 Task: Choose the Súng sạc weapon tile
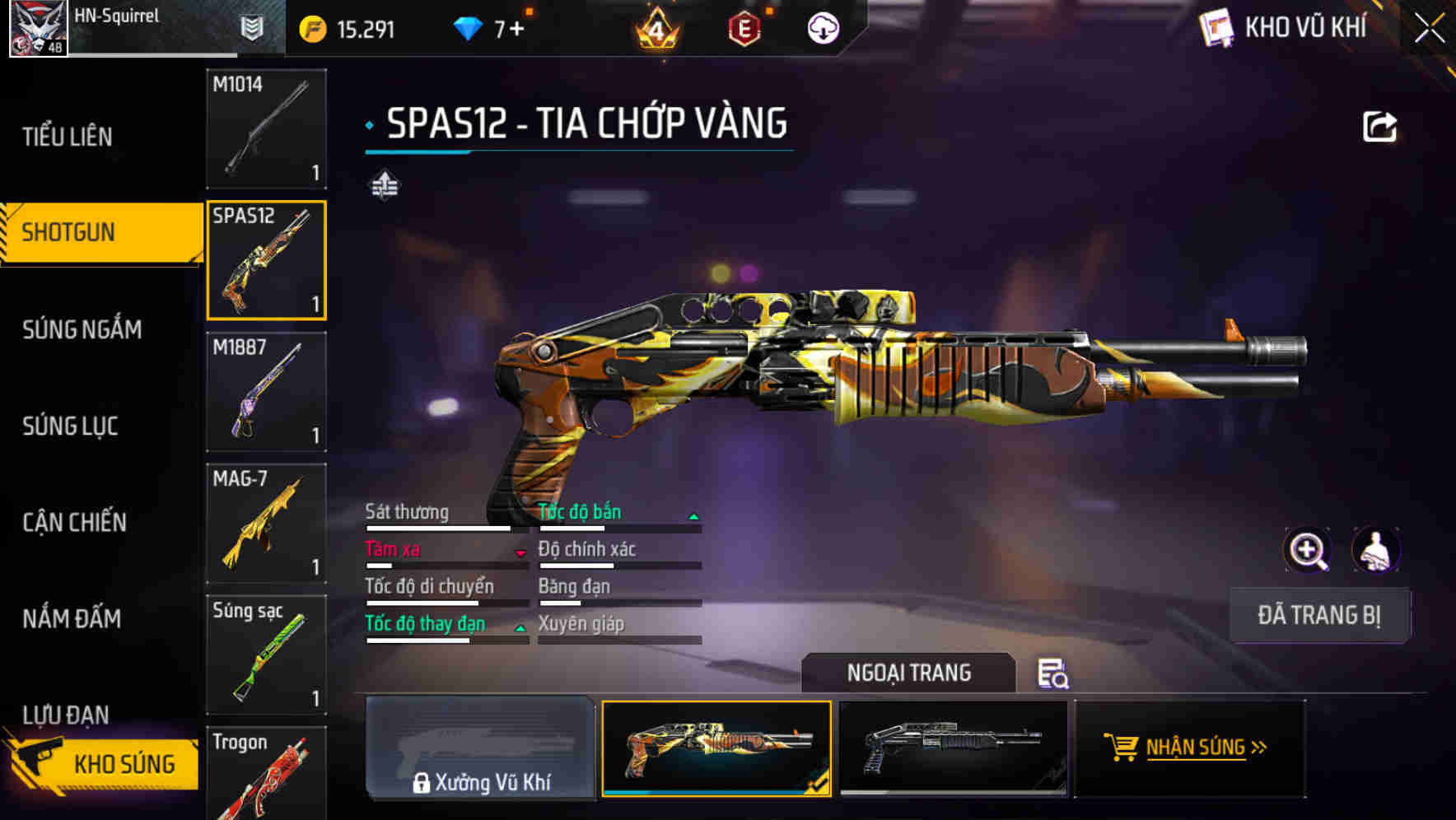click(266, 655)
